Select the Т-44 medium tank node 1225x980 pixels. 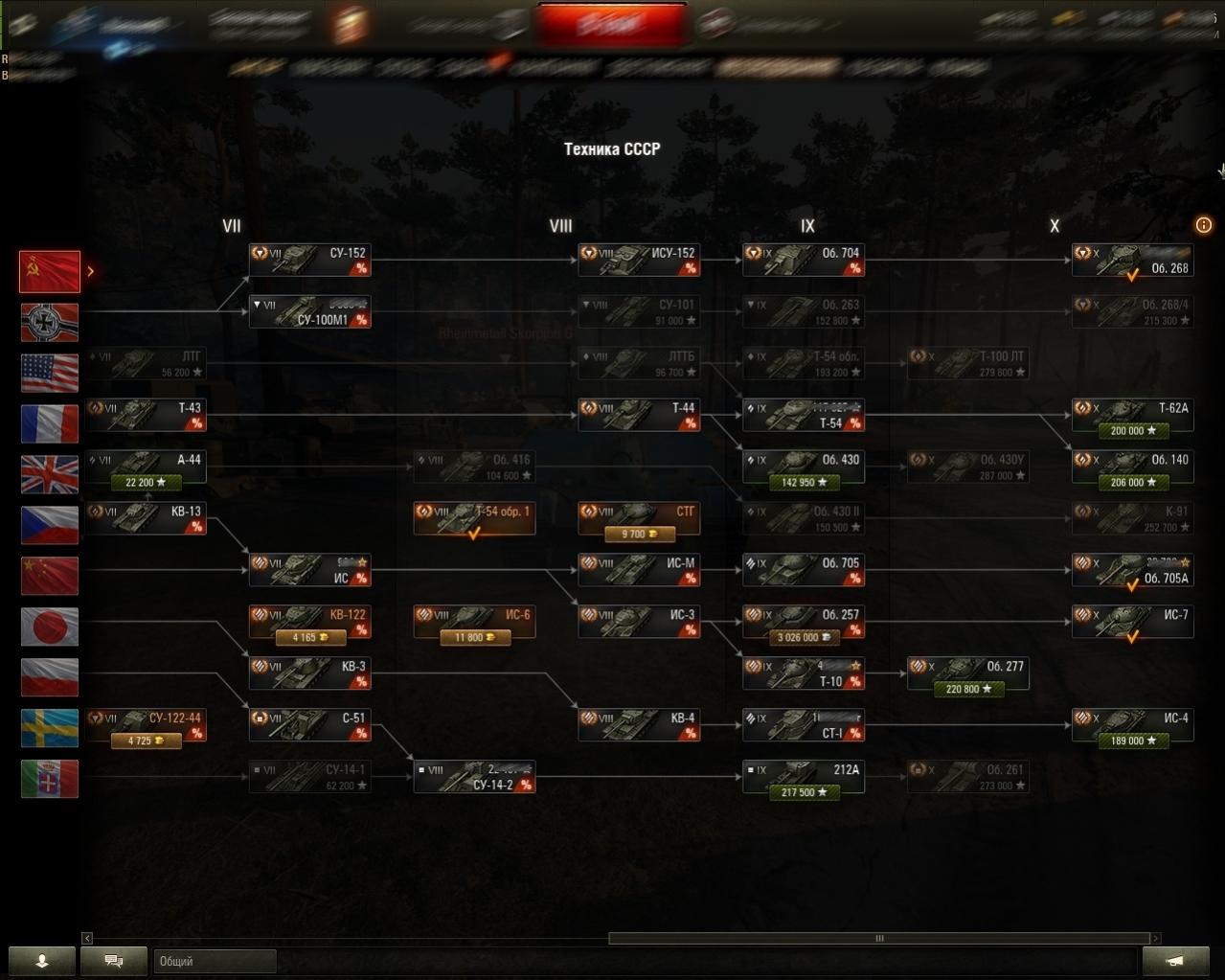[x=638, y=415]
